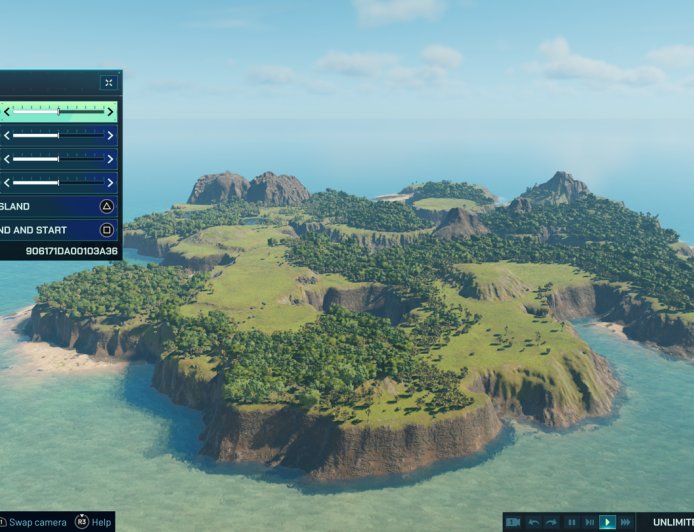The image size is (694, 532).
Task: Undo the last action
Action: pos(534,522)
